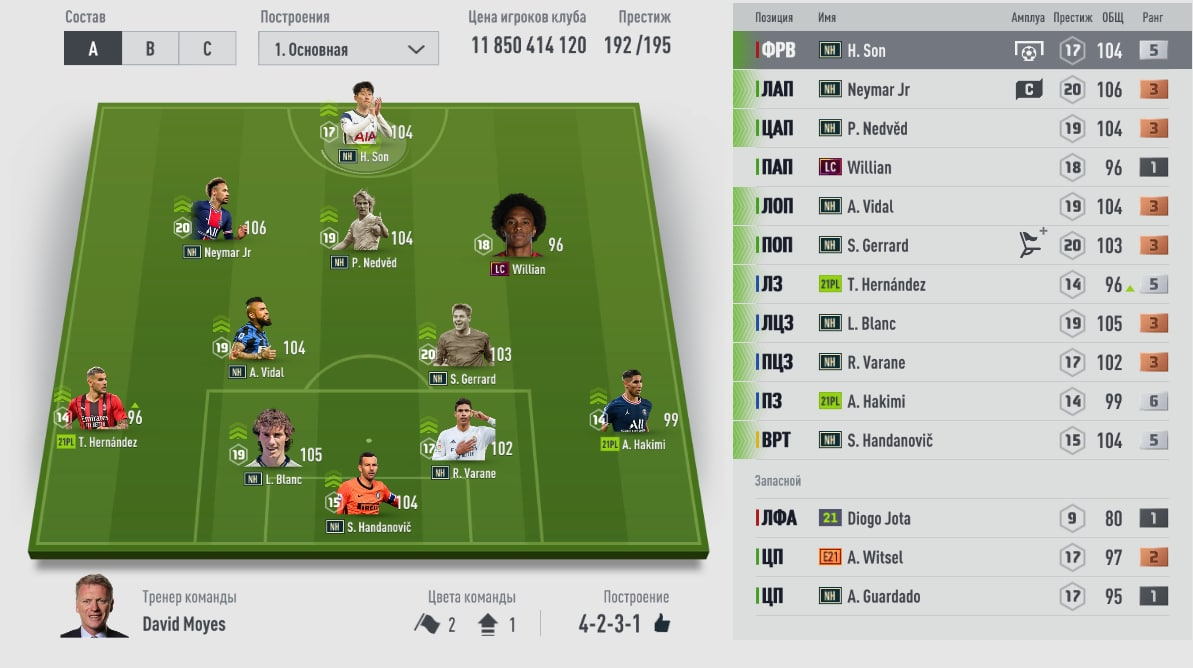Select substitute A. Guardado row
Viewport: 1193px width, 668px height.
pos(962,596)
